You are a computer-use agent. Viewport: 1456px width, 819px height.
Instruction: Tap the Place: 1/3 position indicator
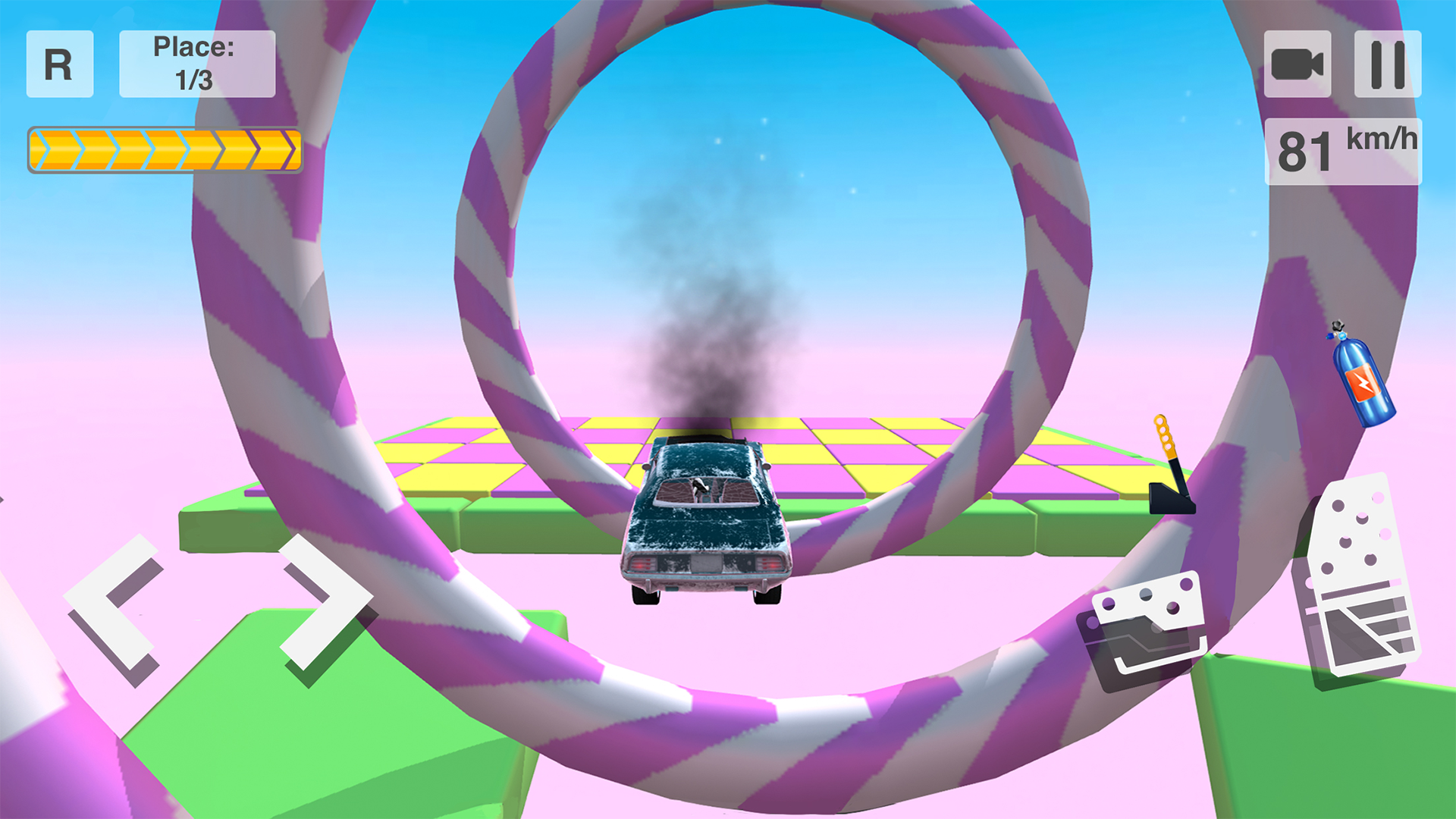pyautogui.click(x=196, y=62)
